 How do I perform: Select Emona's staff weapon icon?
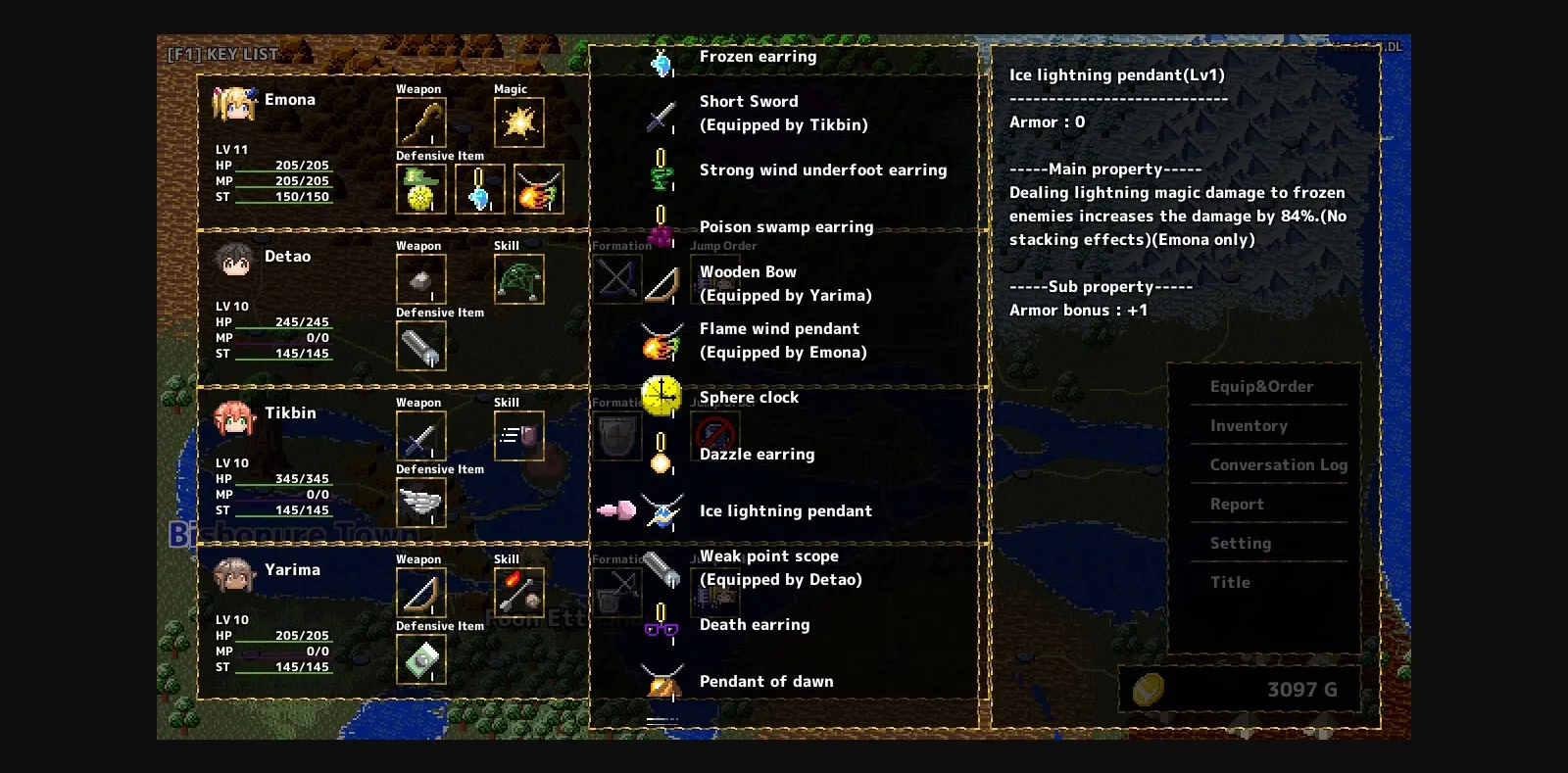420,121
